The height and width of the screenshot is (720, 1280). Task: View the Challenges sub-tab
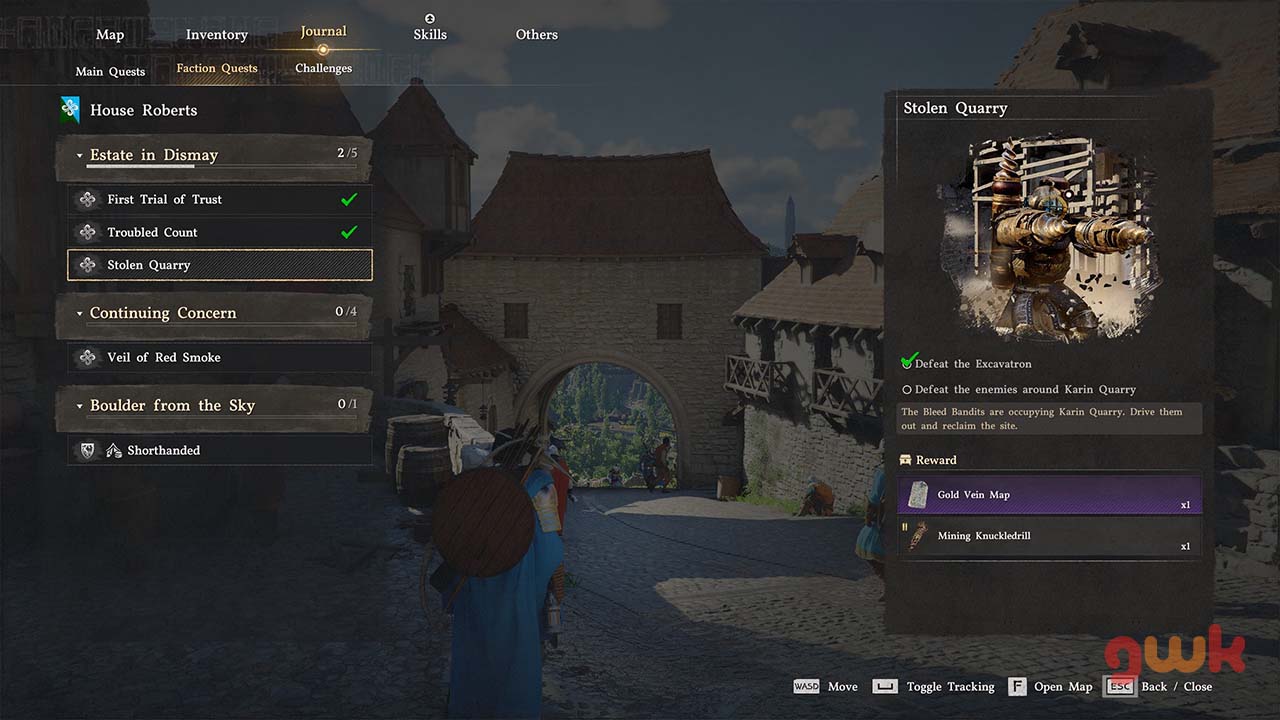(x=323, y=68)
